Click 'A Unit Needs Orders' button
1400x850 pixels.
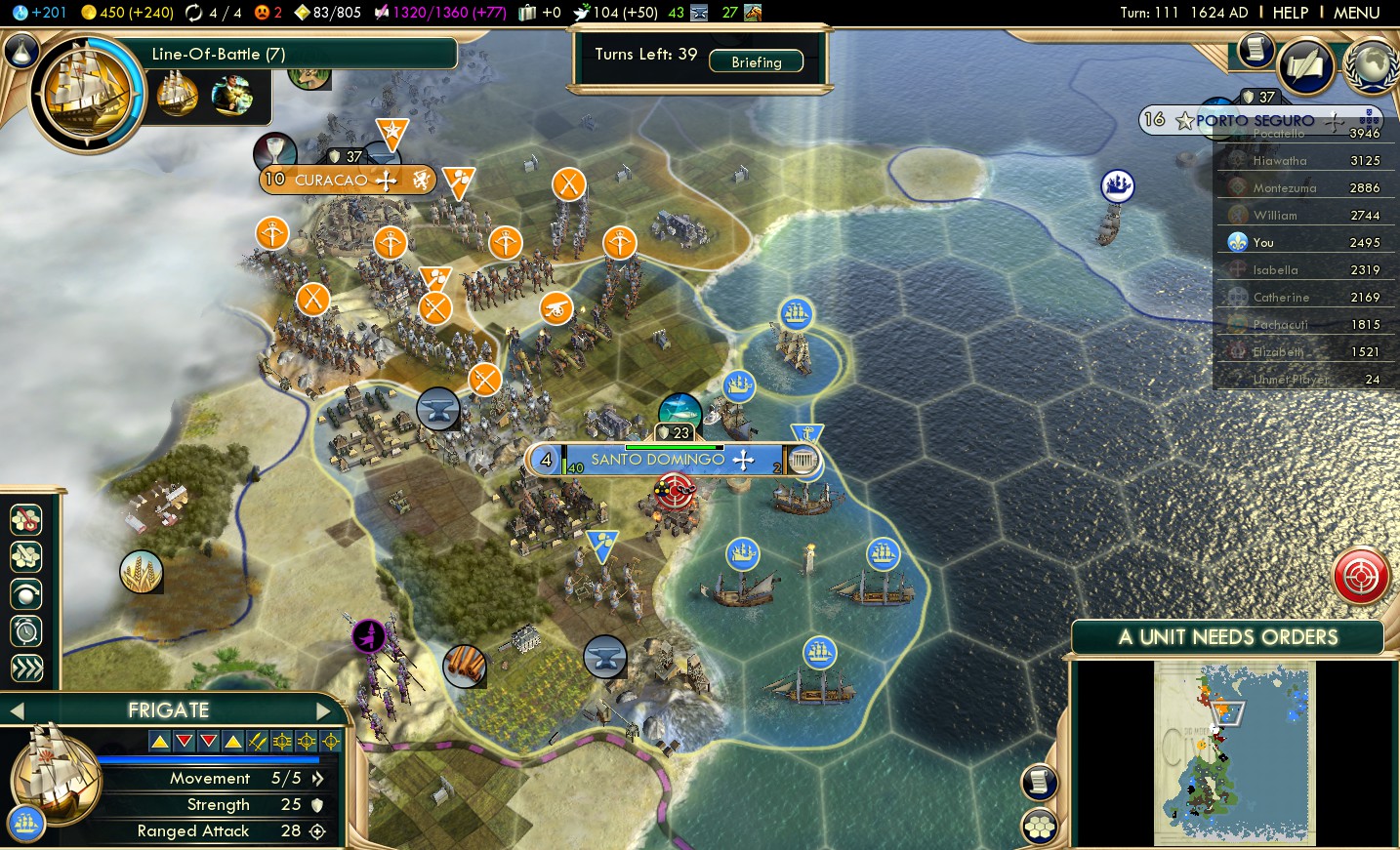1227,637
